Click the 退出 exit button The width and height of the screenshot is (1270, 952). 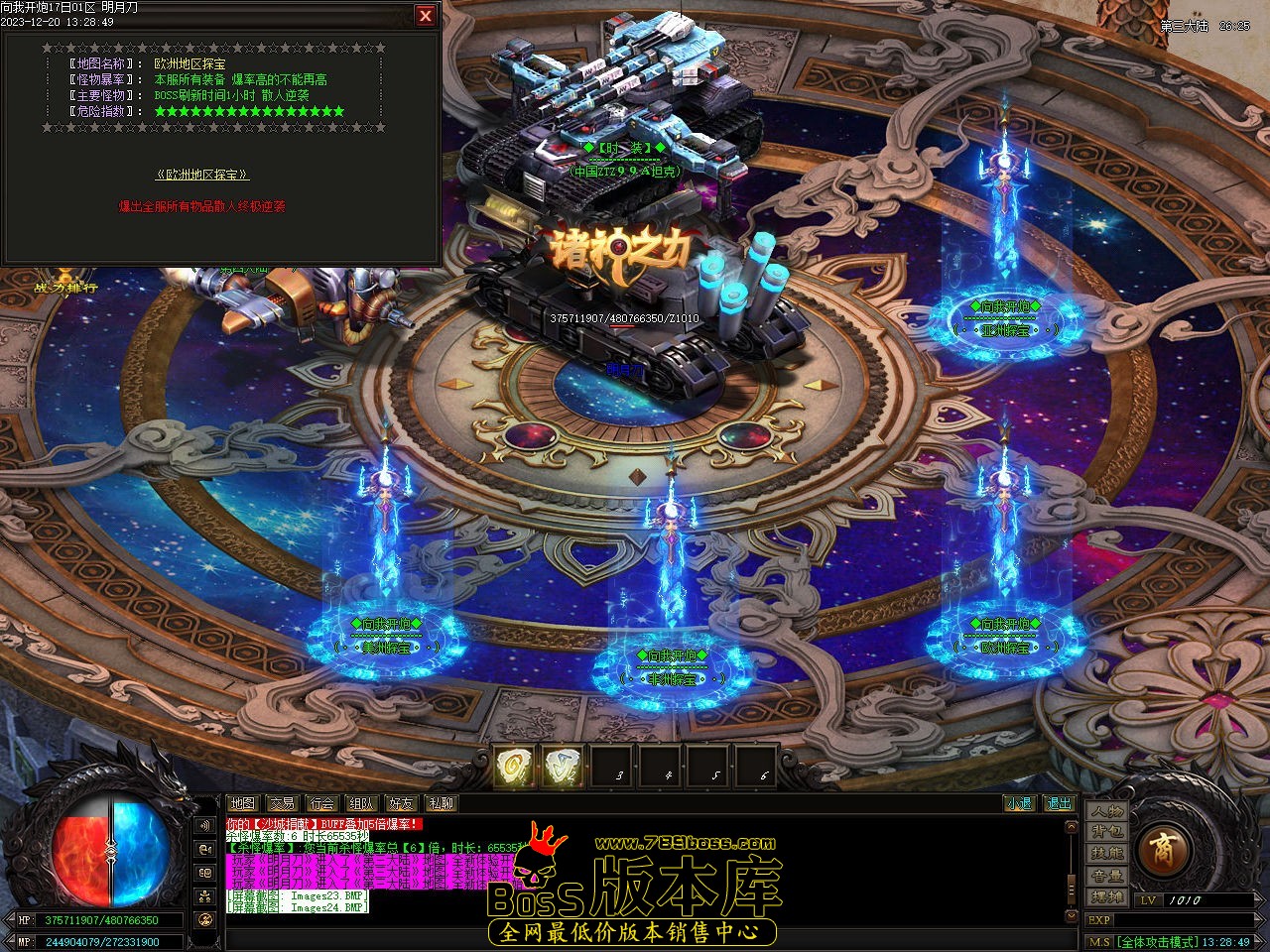pyautogui.click(x=1060, y=803)
